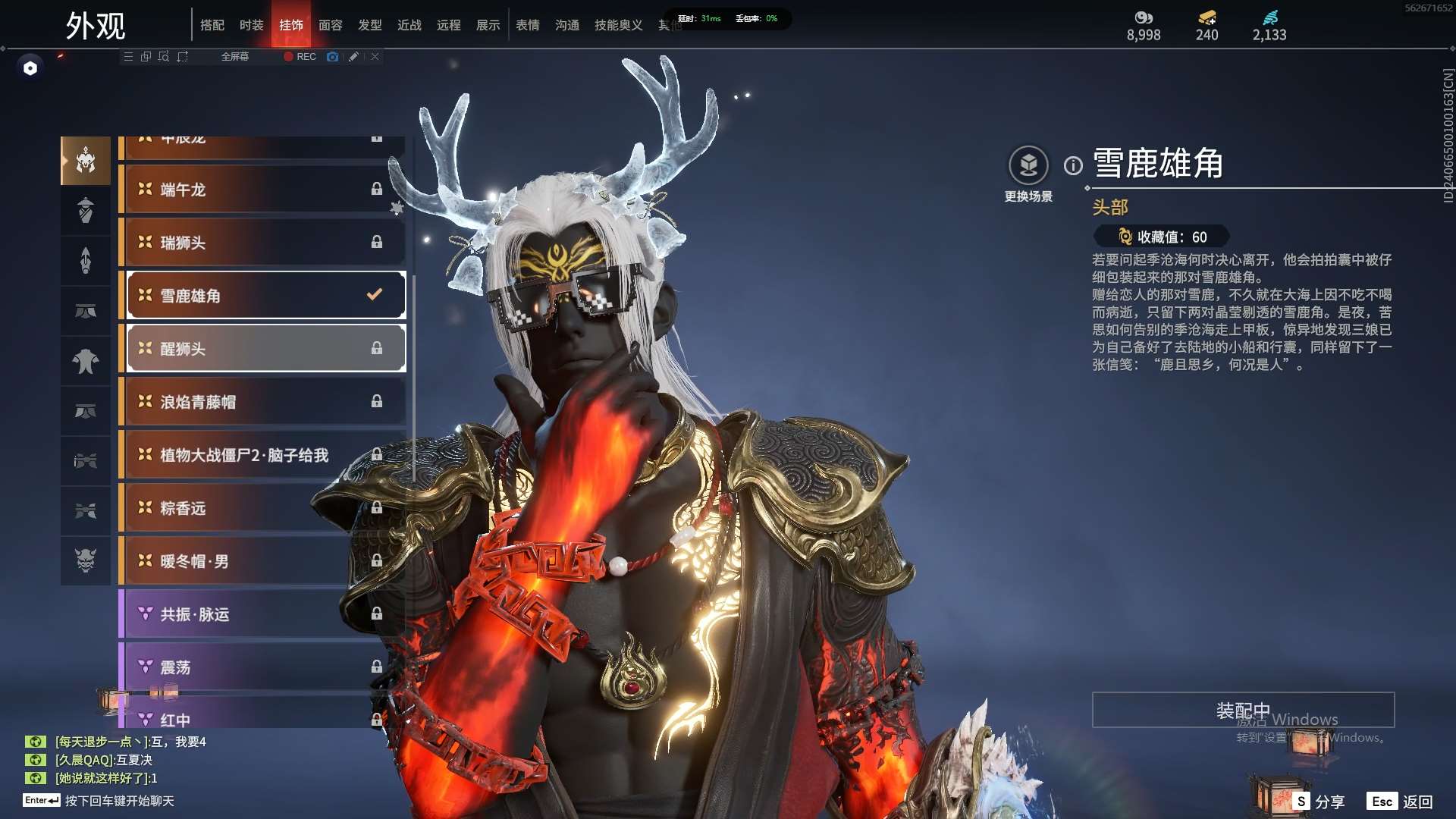Click the 装配中 equip button
The width and height of the screenshot is (1456, 819).
pos(1243,711)
